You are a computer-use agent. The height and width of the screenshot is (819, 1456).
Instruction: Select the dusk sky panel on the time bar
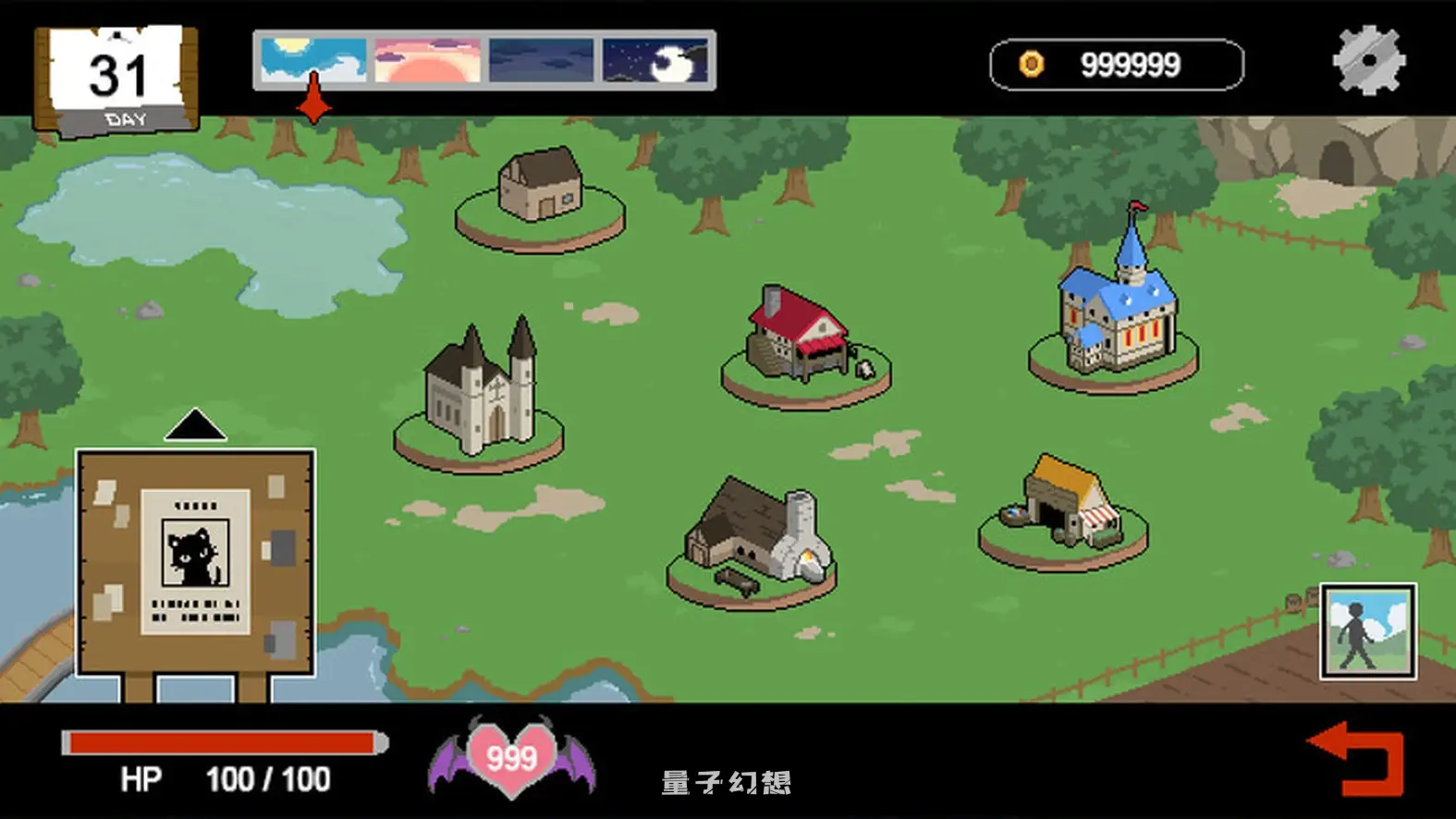click(541, 60)
